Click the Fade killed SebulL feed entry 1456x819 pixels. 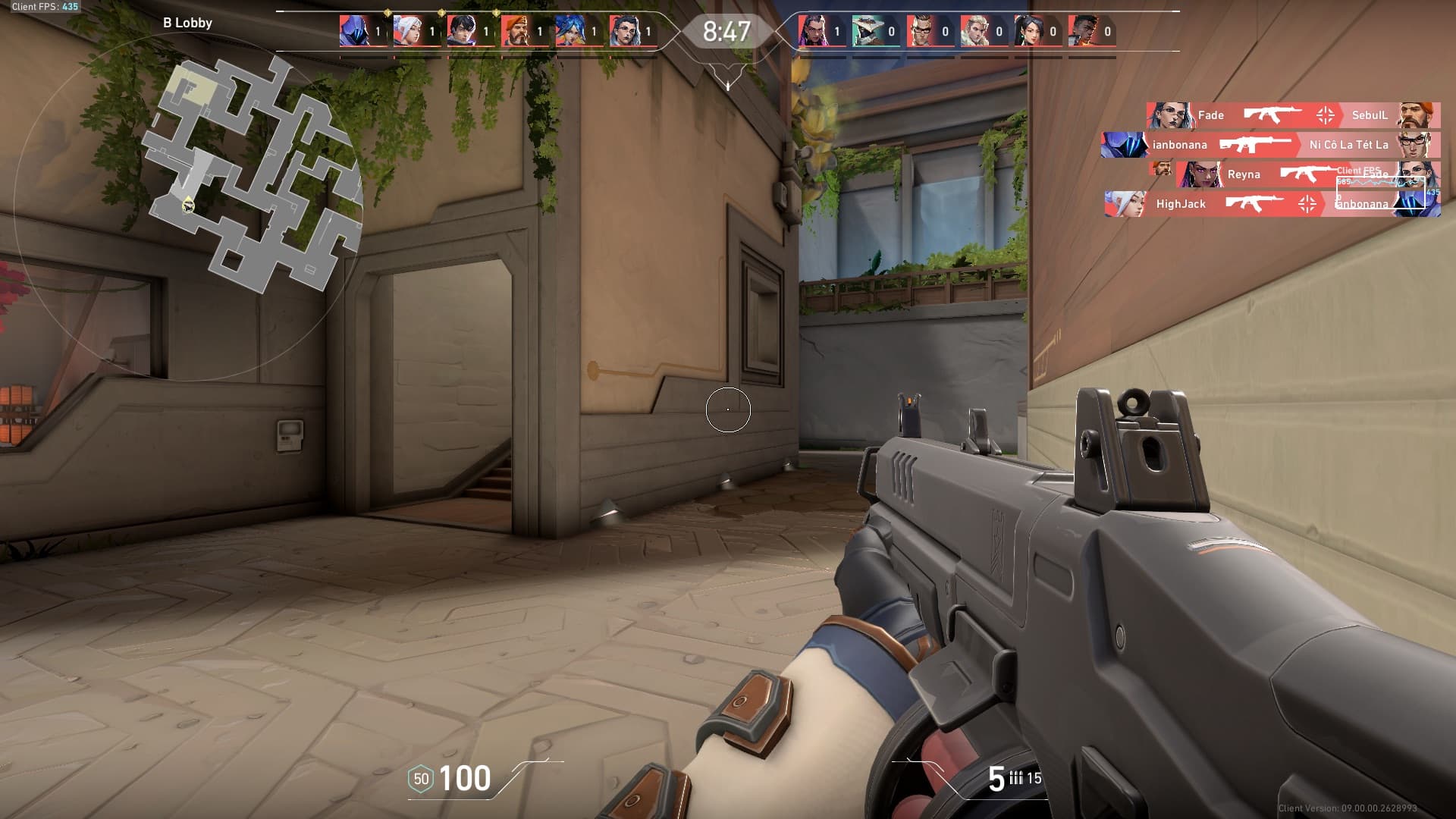(1293, 115)
